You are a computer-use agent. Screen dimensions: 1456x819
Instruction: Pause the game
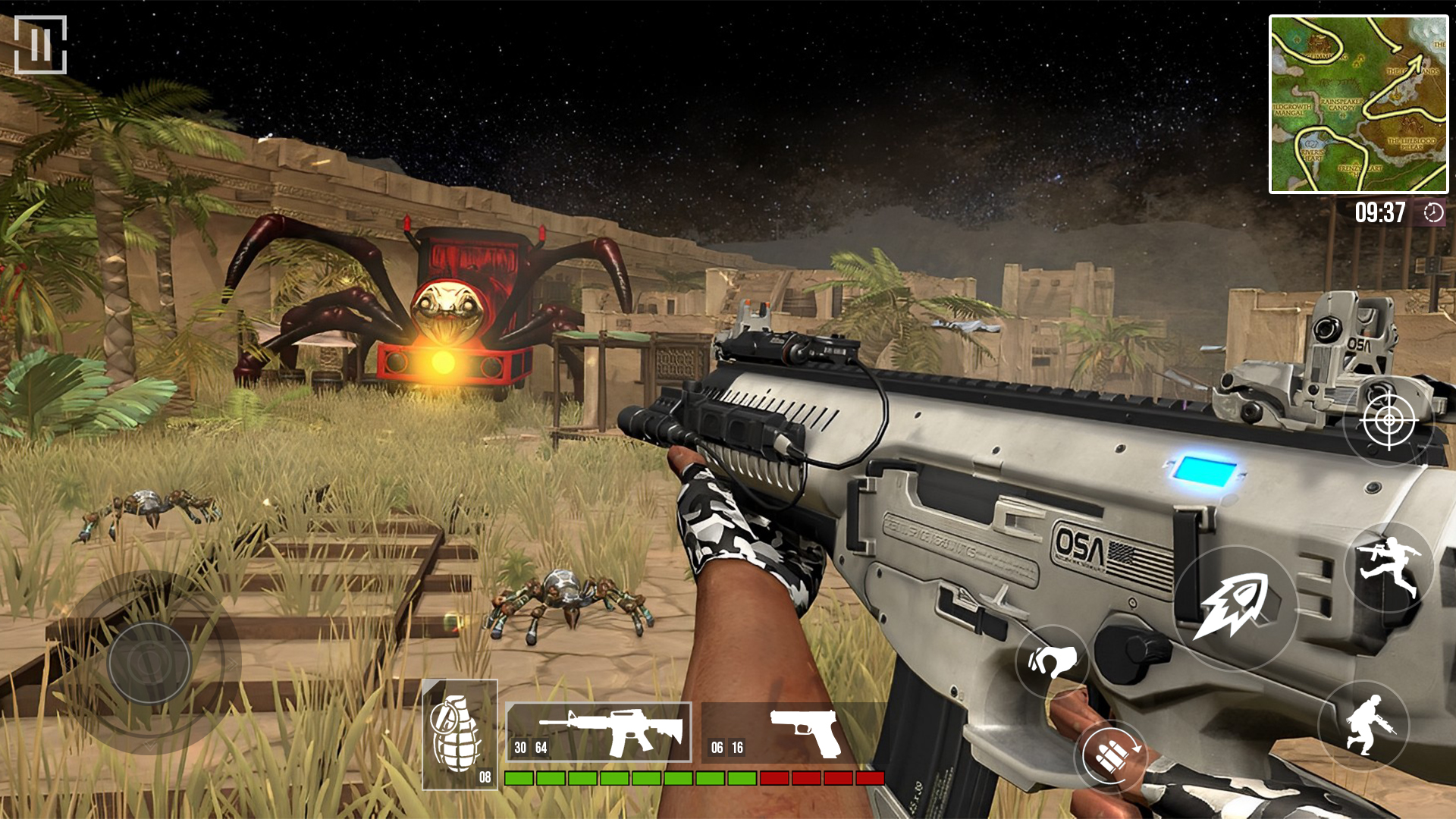tap(40, 45)
